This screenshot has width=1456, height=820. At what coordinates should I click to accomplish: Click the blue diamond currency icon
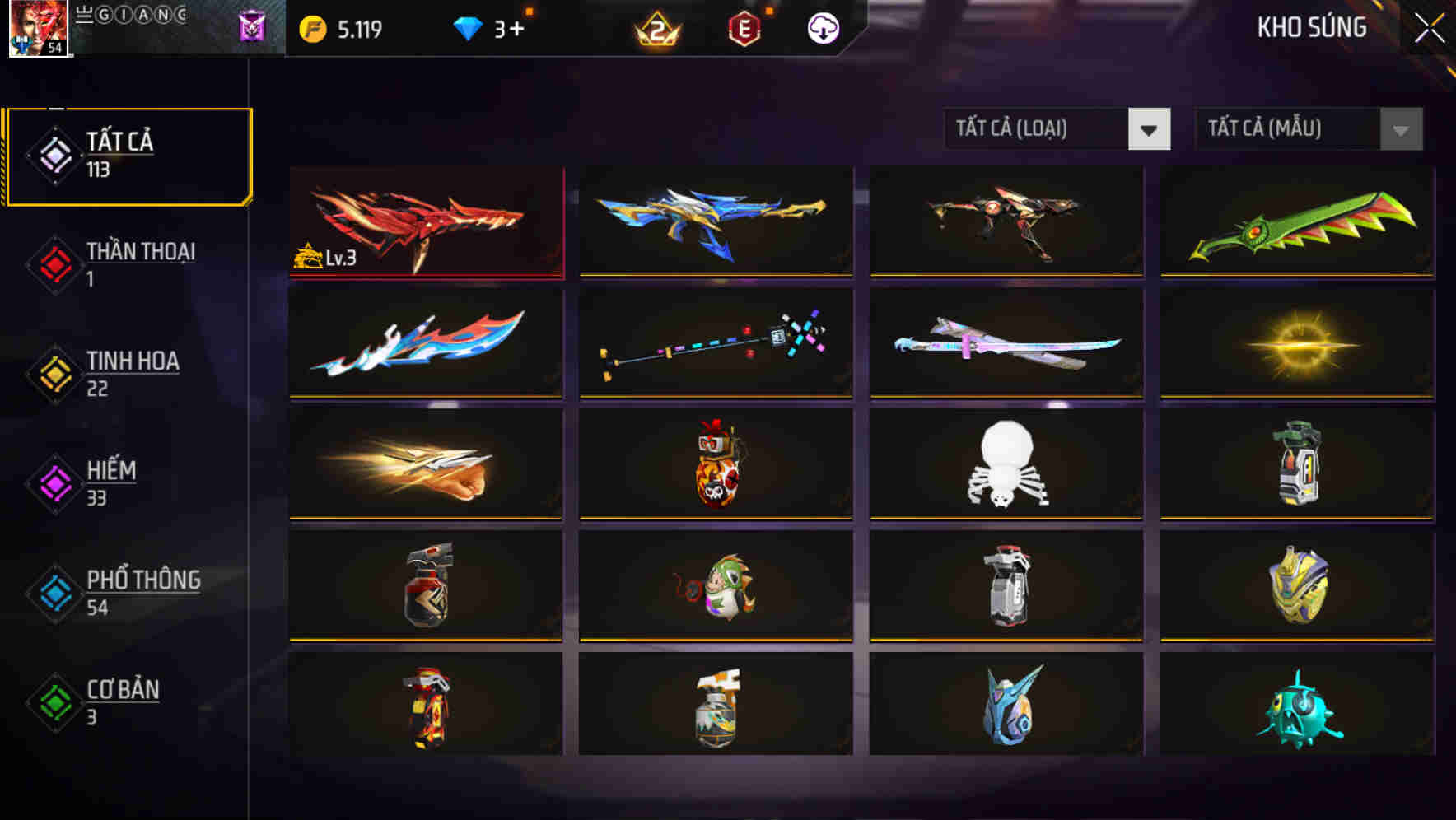[x=467, y=26]
